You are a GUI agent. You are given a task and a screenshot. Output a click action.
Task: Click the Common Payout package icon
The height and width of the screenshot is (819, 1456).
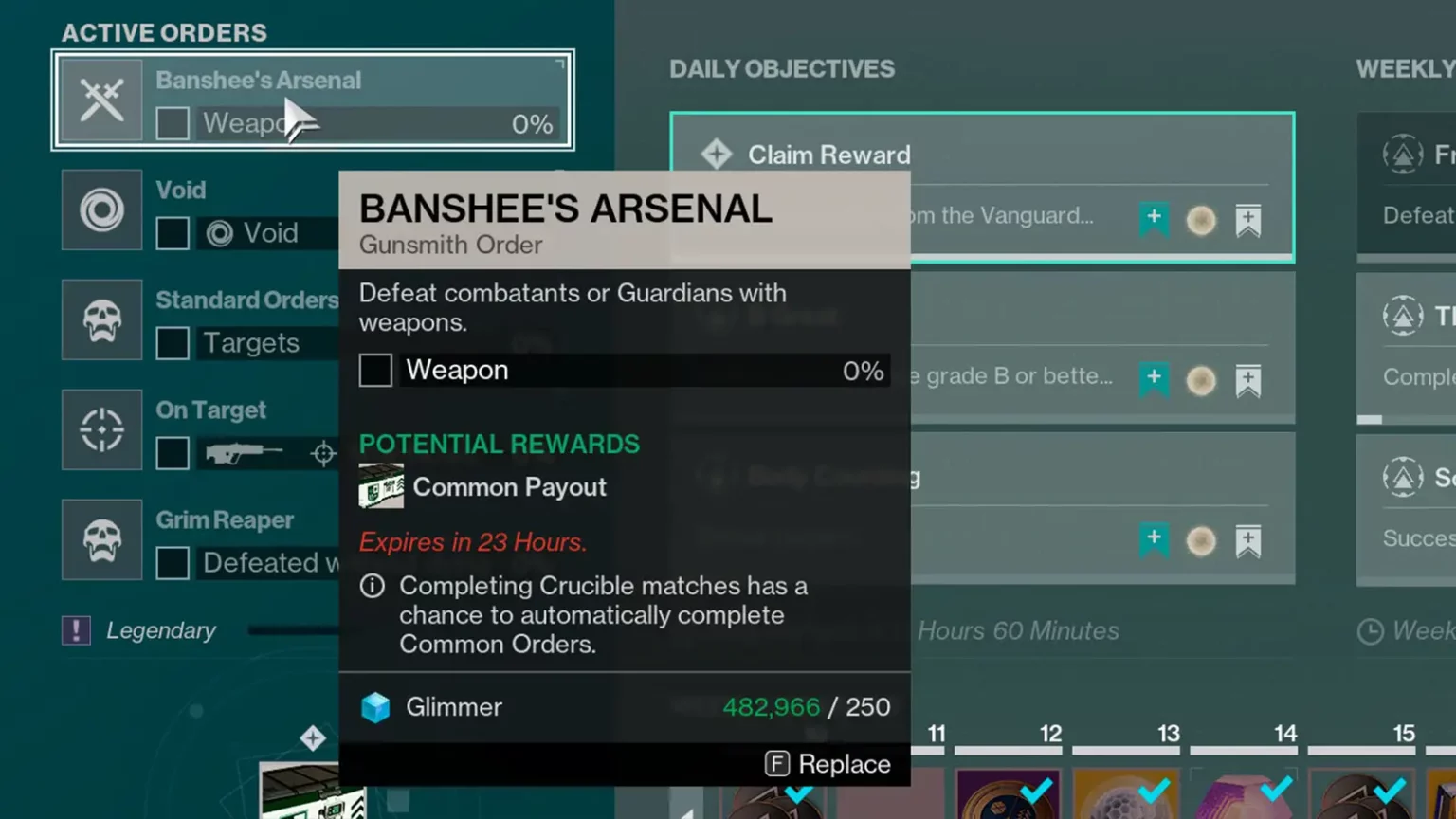[x=381, y=485]
